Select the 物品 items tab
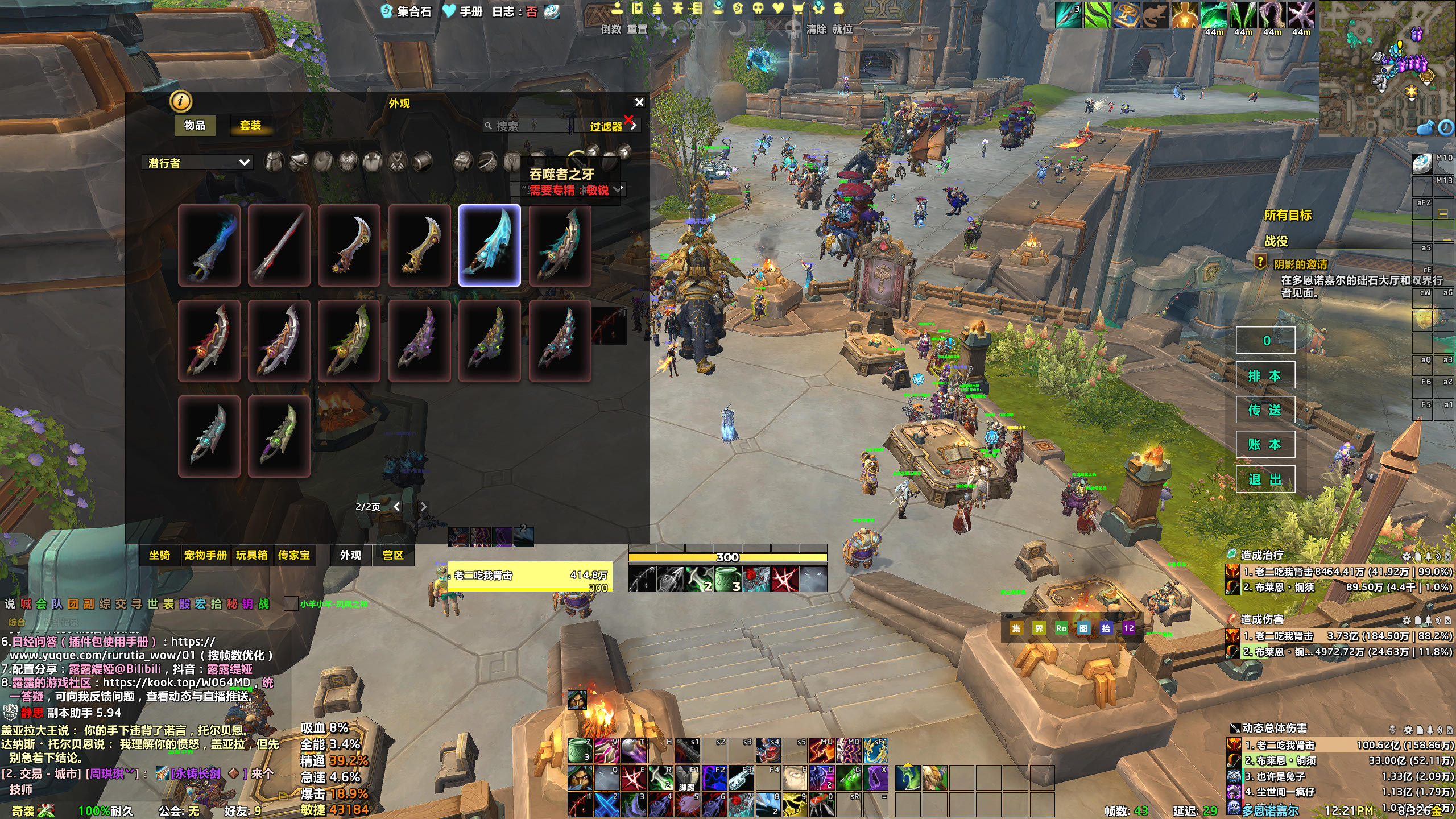The height and width of the screenshot is (819, 1456). [x=195, y=125]
